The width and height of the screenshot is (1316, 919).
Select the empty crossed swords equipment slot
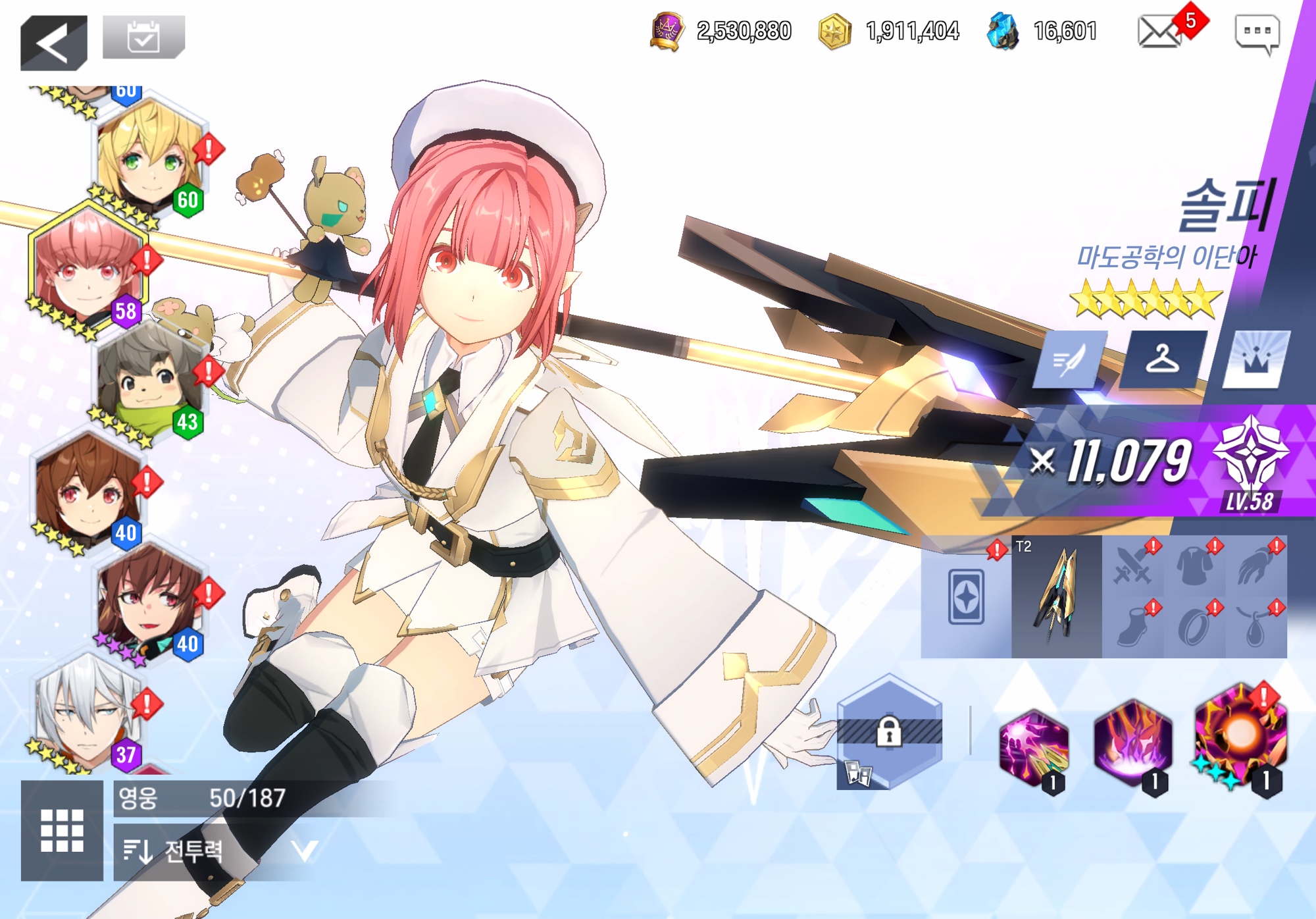[x=1132, y=566]
